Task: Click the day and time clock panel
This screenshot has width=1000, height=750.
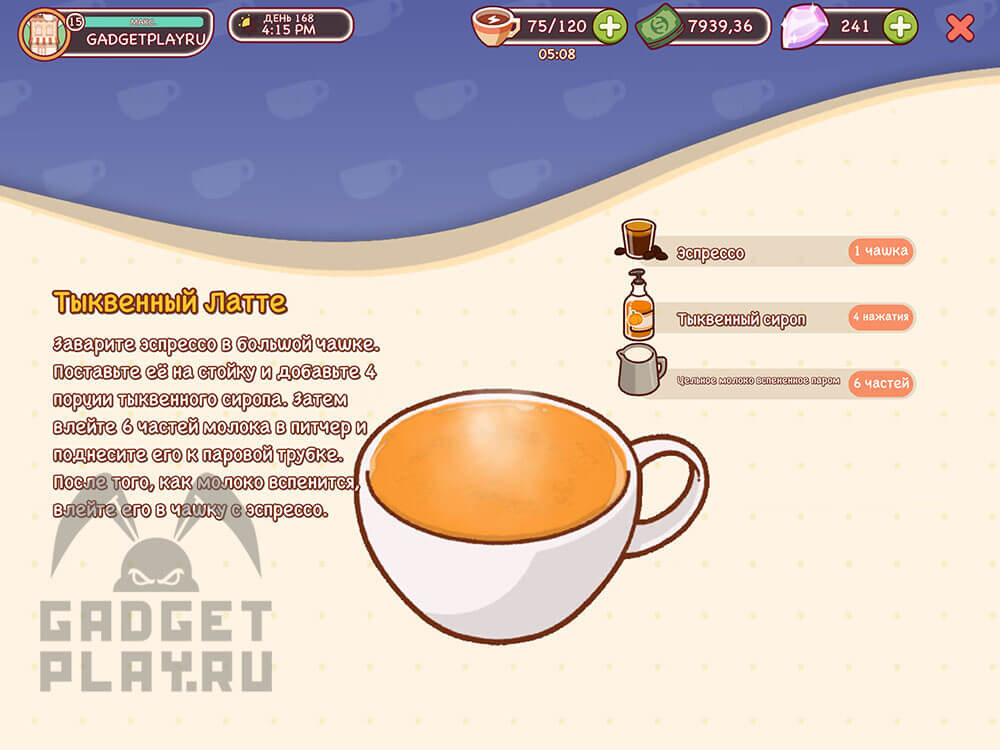Action: click(x=290, y=25)
